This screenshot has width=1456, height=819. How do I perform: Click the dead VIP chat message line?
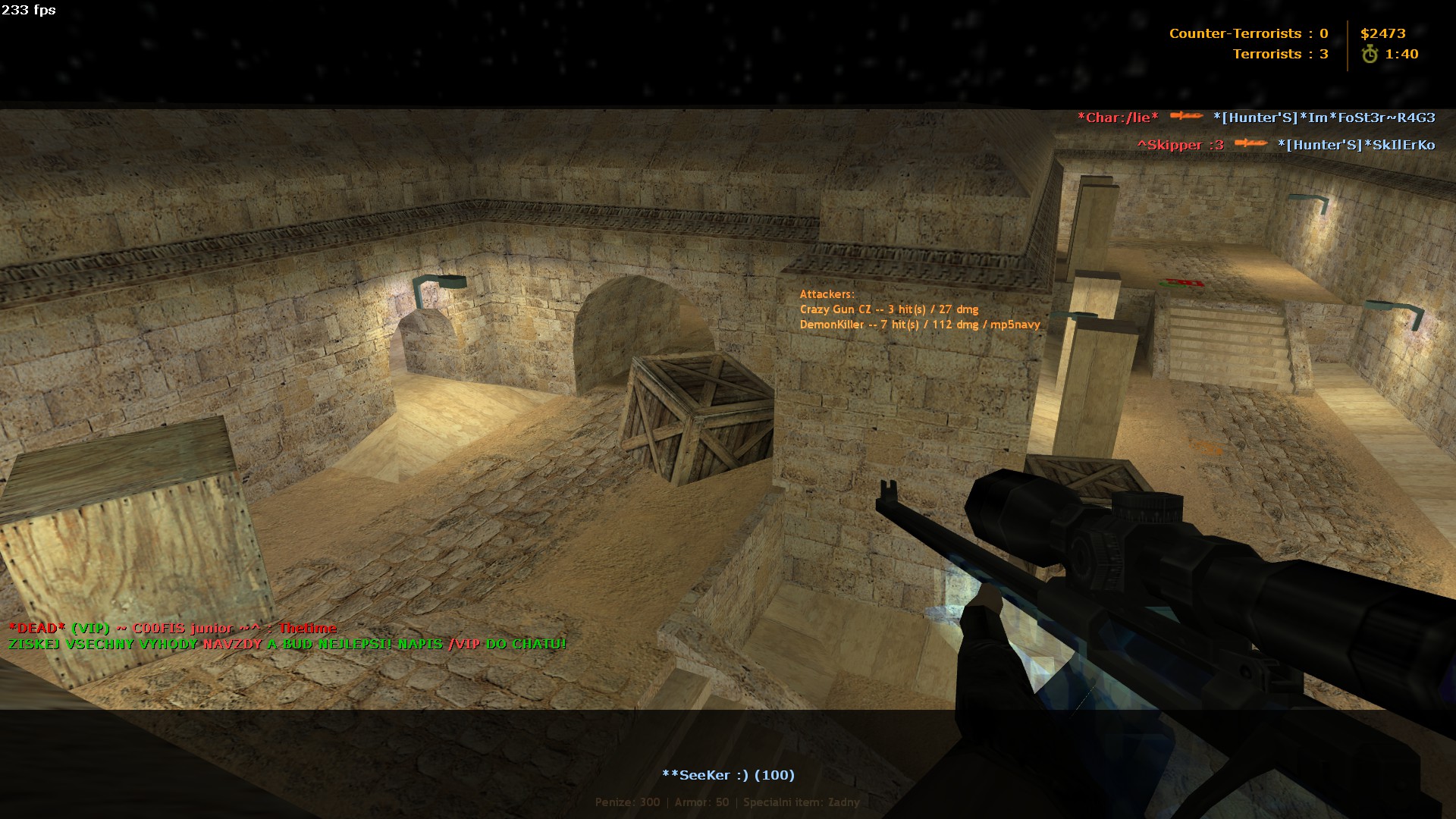[x=172, y=628]
